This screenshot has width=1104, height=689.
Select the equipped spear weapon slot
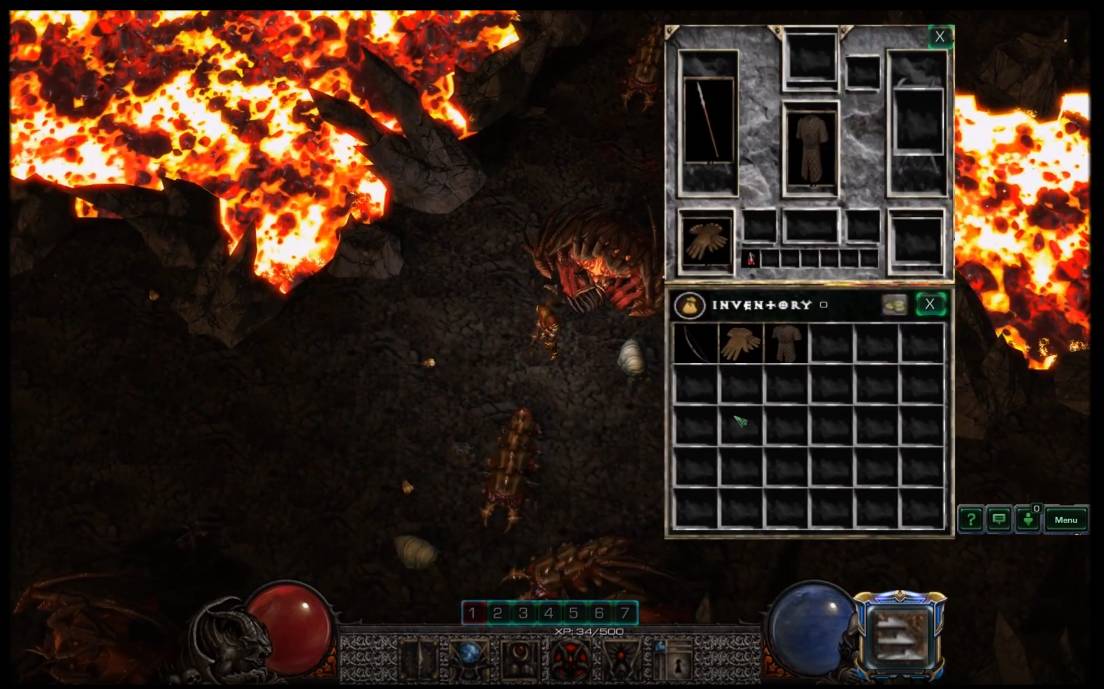tap(708, 123)
